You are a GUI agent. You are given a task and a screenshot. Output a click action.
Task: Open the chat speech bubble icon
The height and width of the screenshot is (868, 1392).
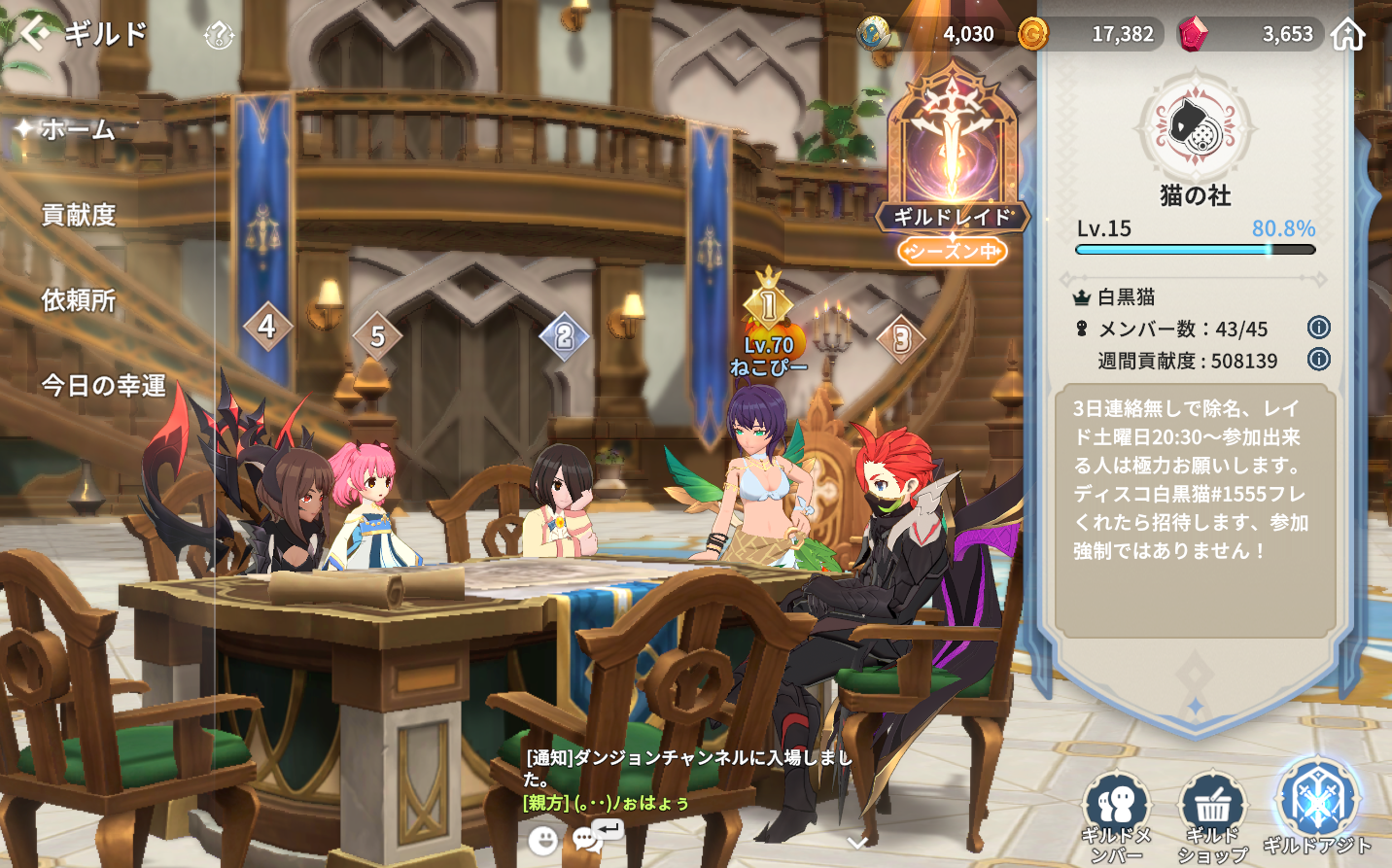tap(588, 839)
